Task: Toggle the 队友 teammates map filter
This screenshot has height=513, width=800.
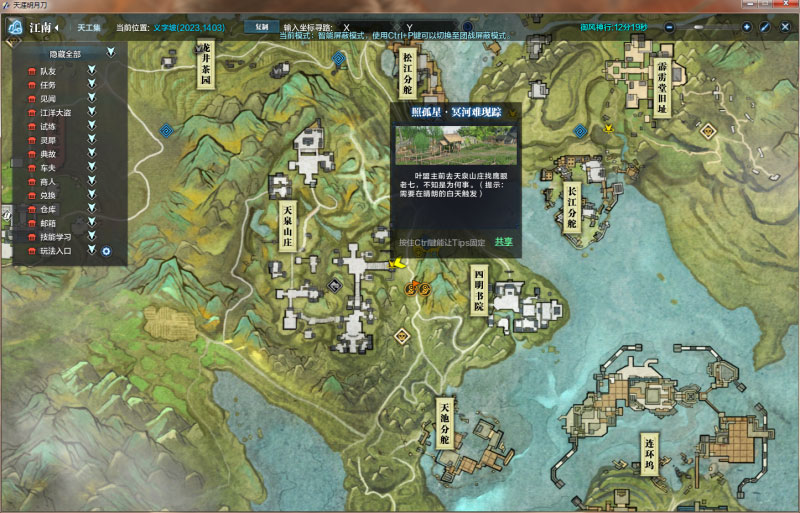Action: pyautogui.click(x=91, y=70)
